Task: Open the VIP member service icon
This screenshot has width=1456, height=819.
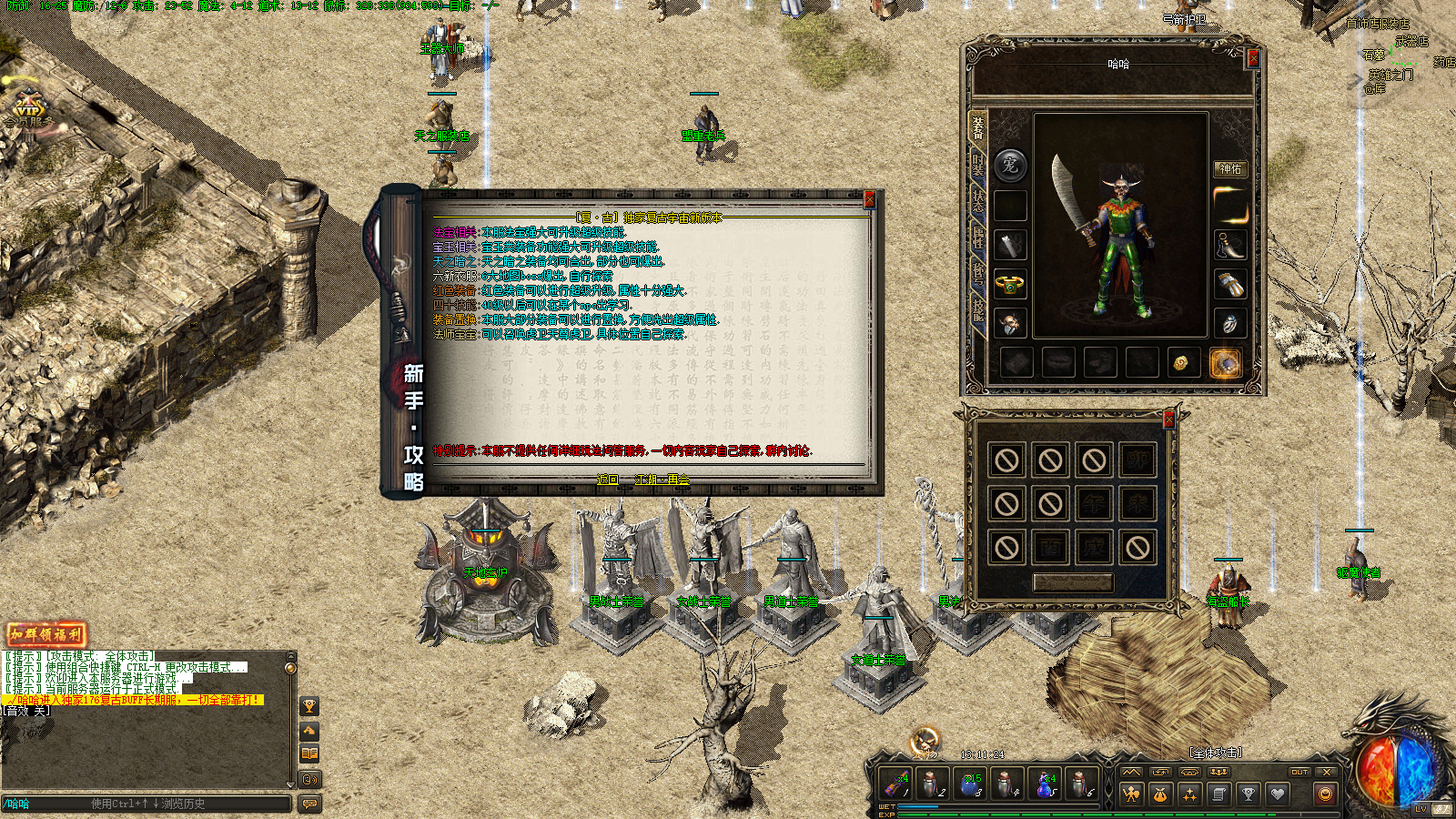Action: click(27, 110)
